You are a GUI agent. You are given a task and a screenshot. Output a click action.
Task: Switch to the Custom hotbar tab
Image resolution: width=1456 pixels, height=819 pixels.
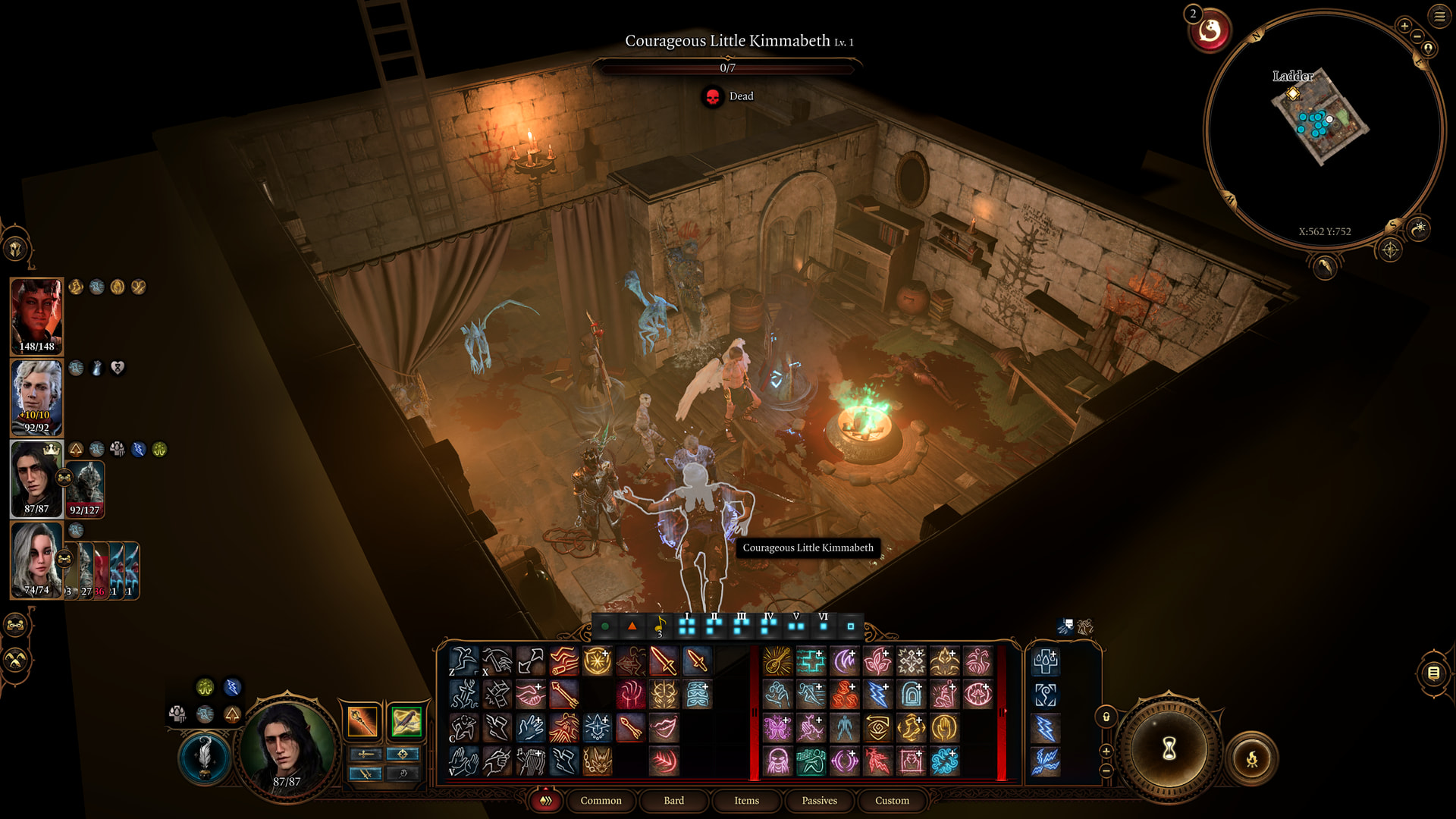tap(892, 801)
